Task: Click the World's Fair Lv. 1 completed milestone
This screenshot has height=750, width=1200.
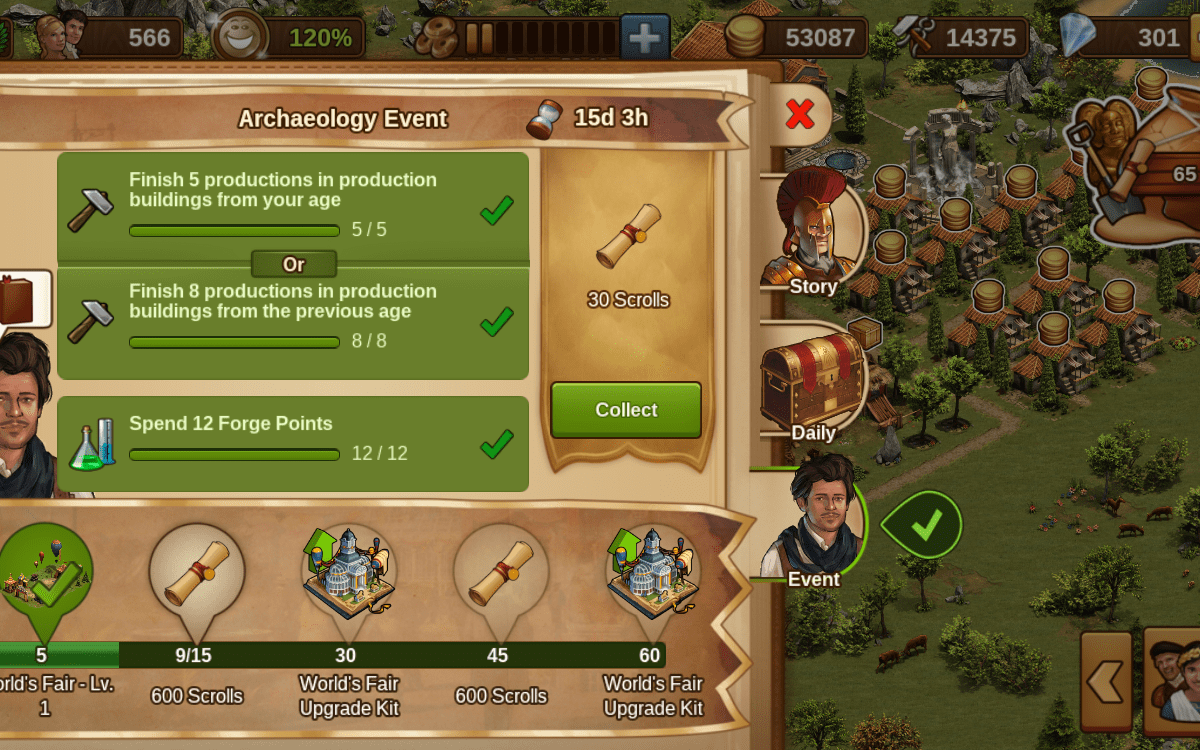Action: click(43, 575)
